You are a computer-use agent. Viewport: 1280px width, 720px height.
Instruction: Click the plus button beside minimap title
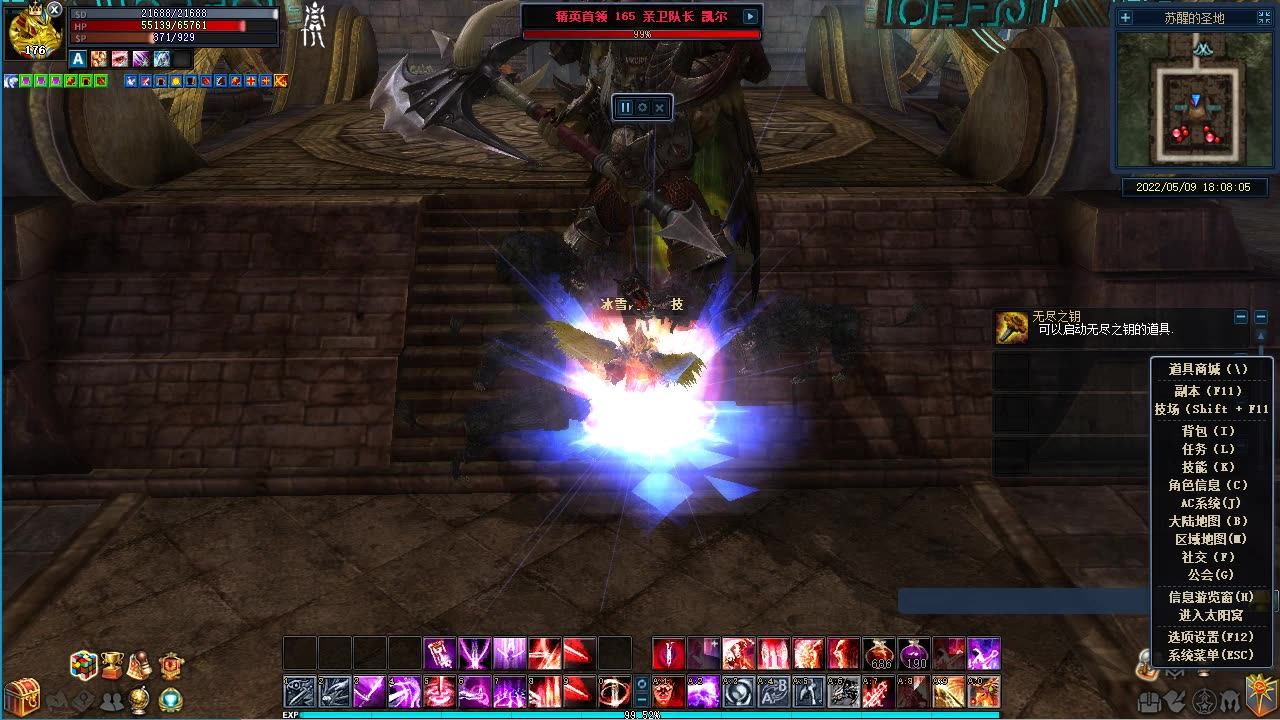tap(1125, 17)
